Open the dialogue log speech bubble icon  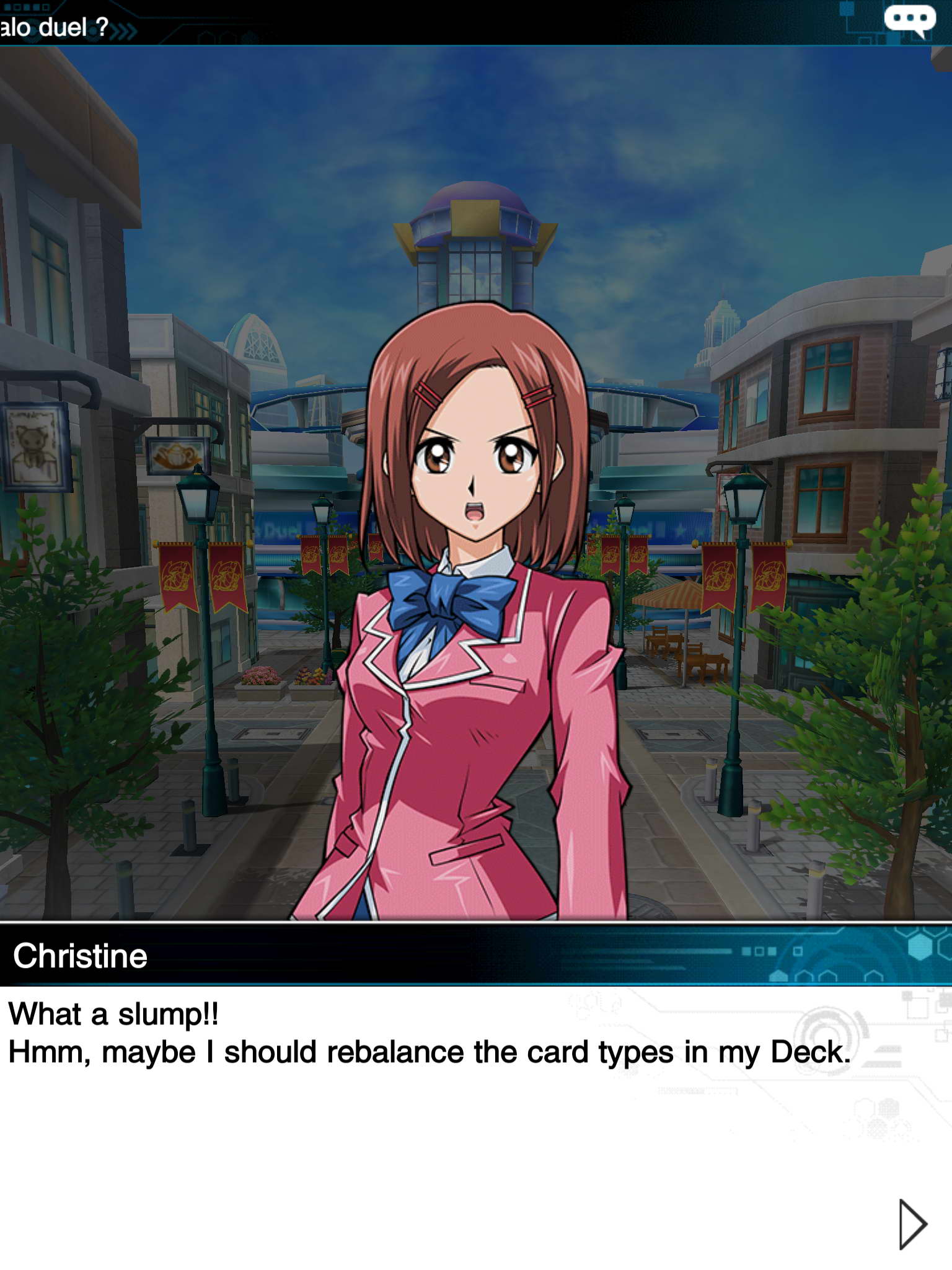(x=909, y=20)
